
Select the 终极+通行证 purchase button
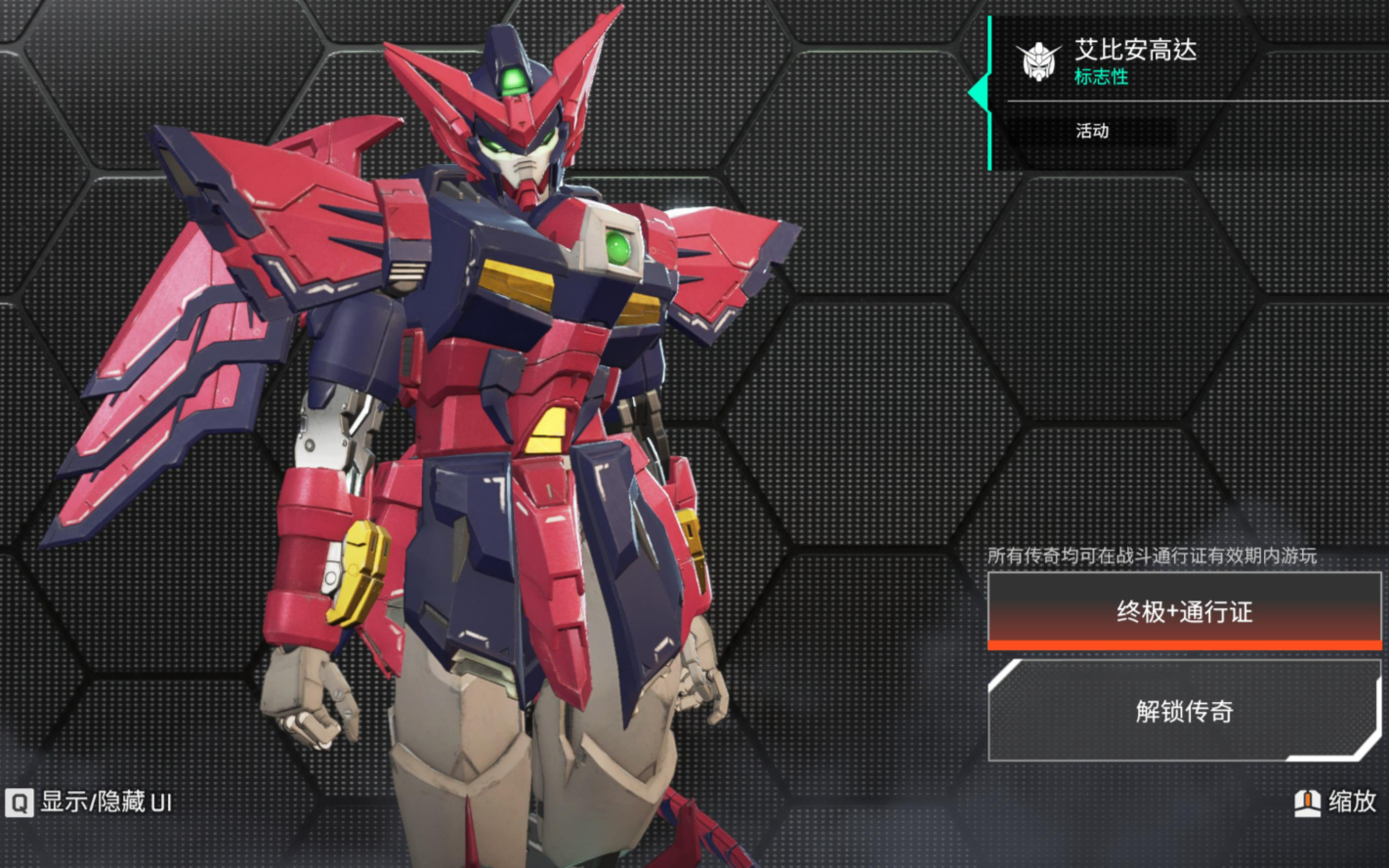(x=1184, y=611)
